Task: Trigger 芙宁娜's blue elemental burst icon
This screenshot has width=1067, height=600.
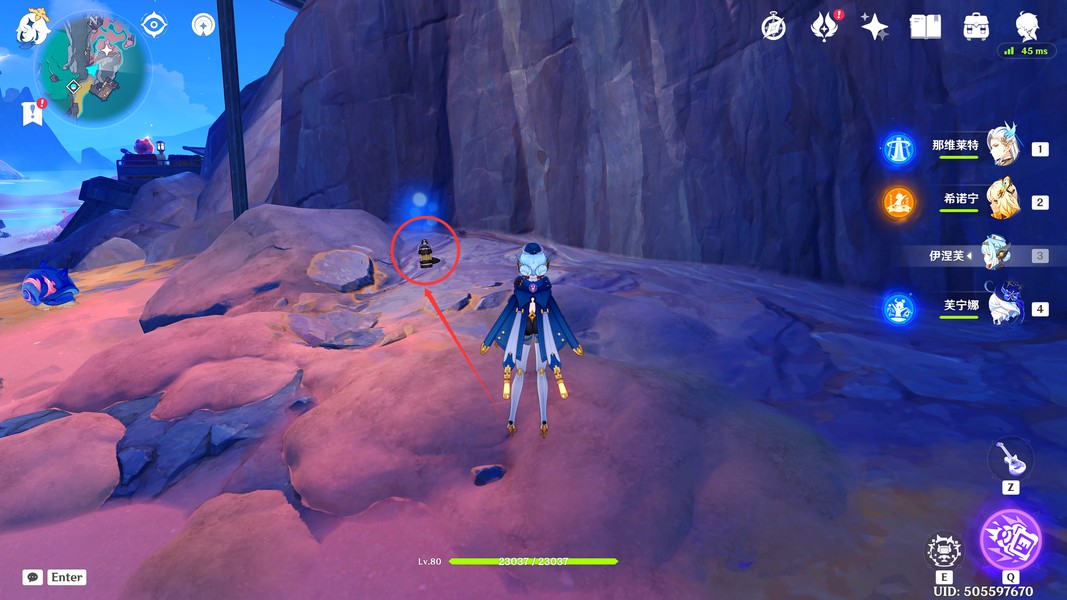Action: (898, 308)
